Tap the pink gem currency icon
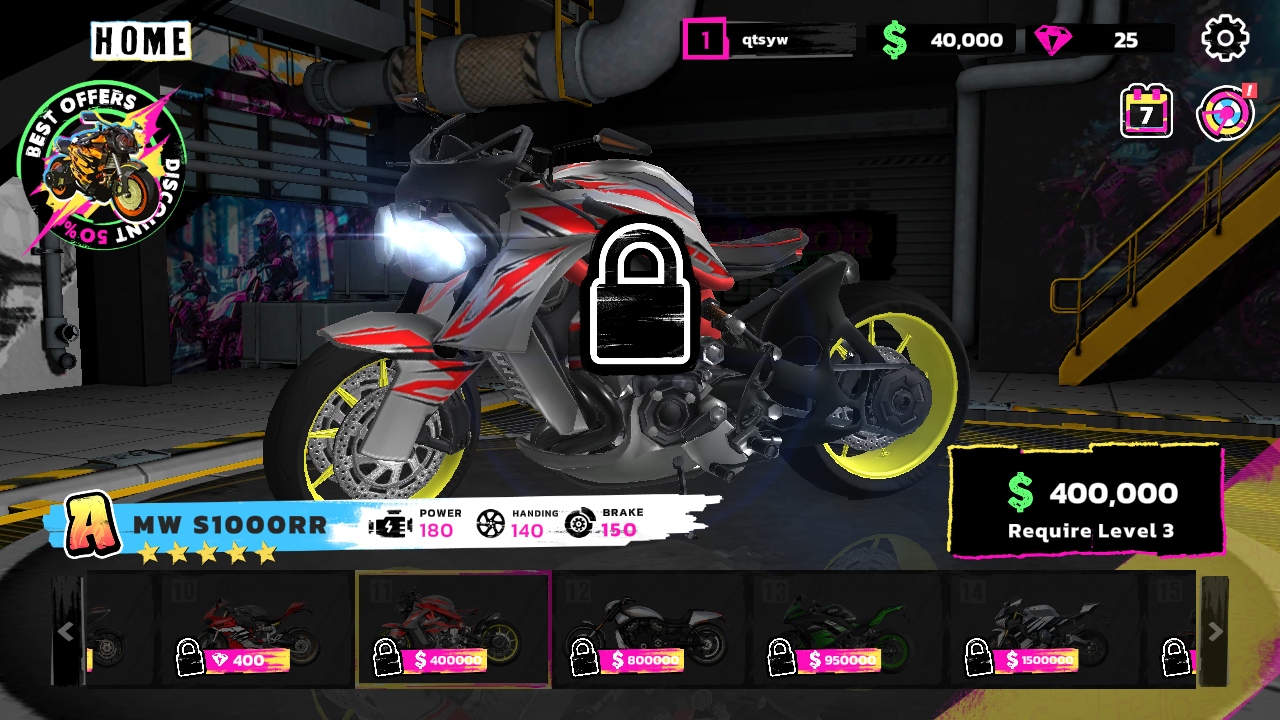Viewport: 1280px width, 720px height. [1053, 40]
